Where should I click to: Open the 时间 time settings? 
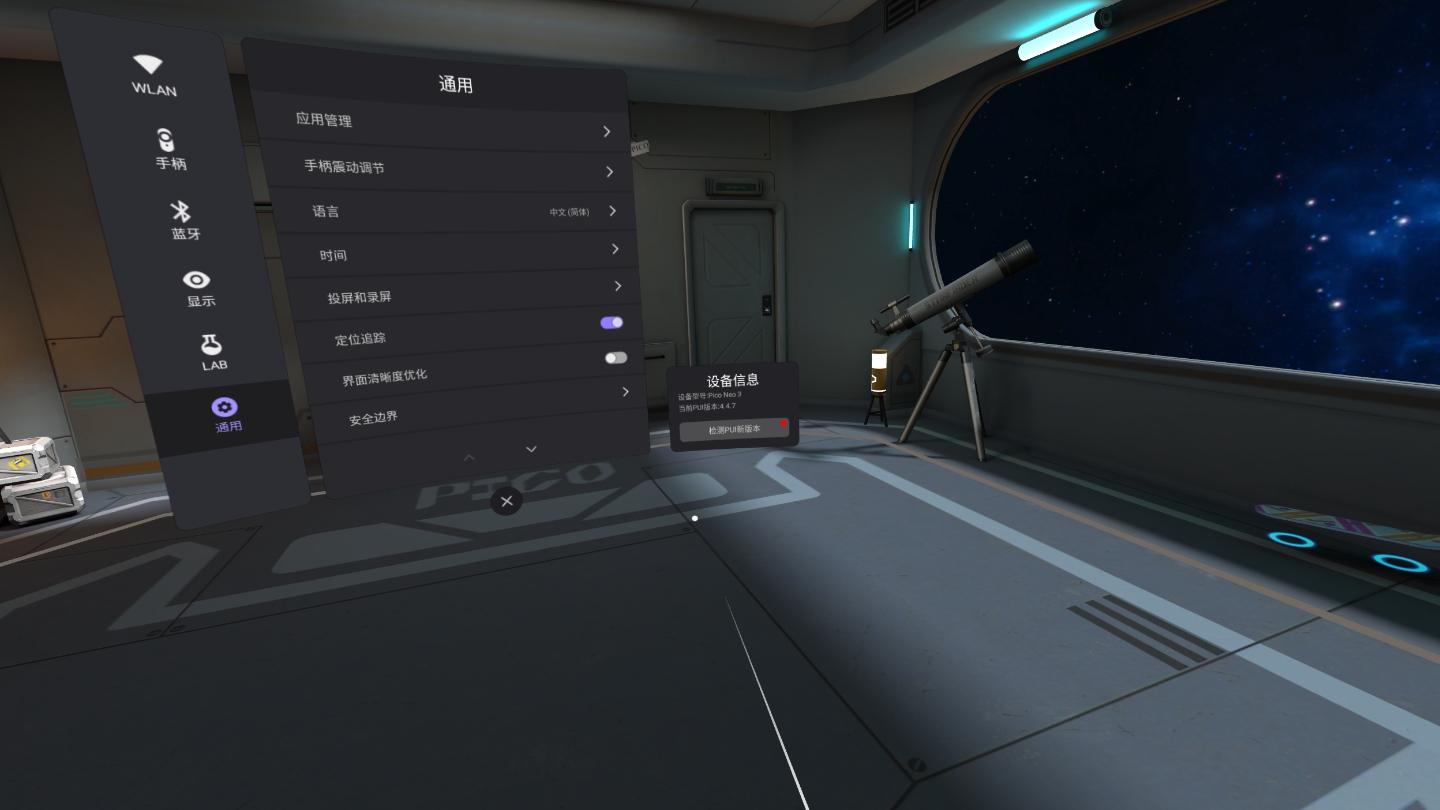[x=468, y=252]
